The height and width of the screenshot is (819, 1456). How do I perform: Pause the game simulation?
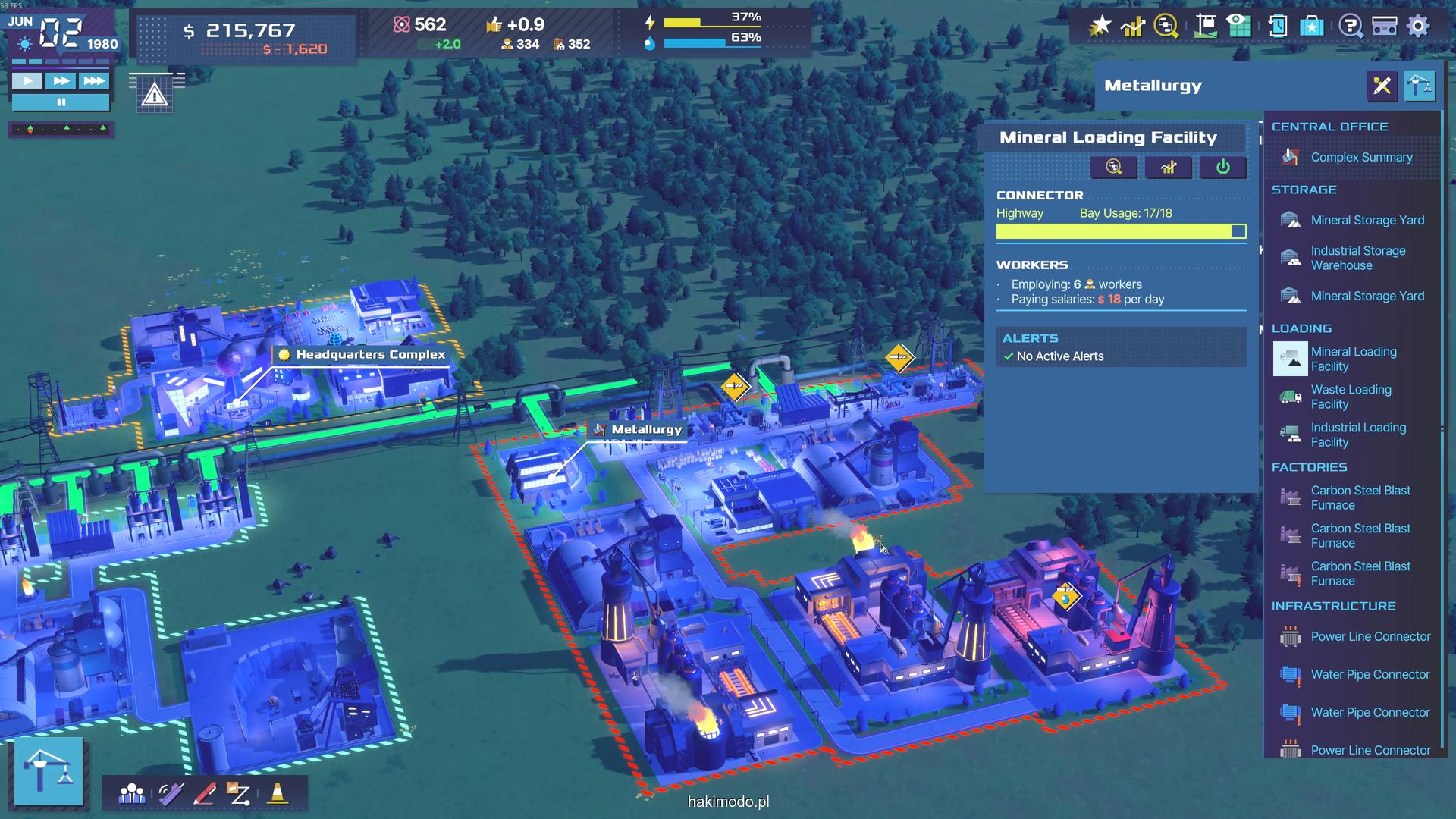(x=61, y=102)
